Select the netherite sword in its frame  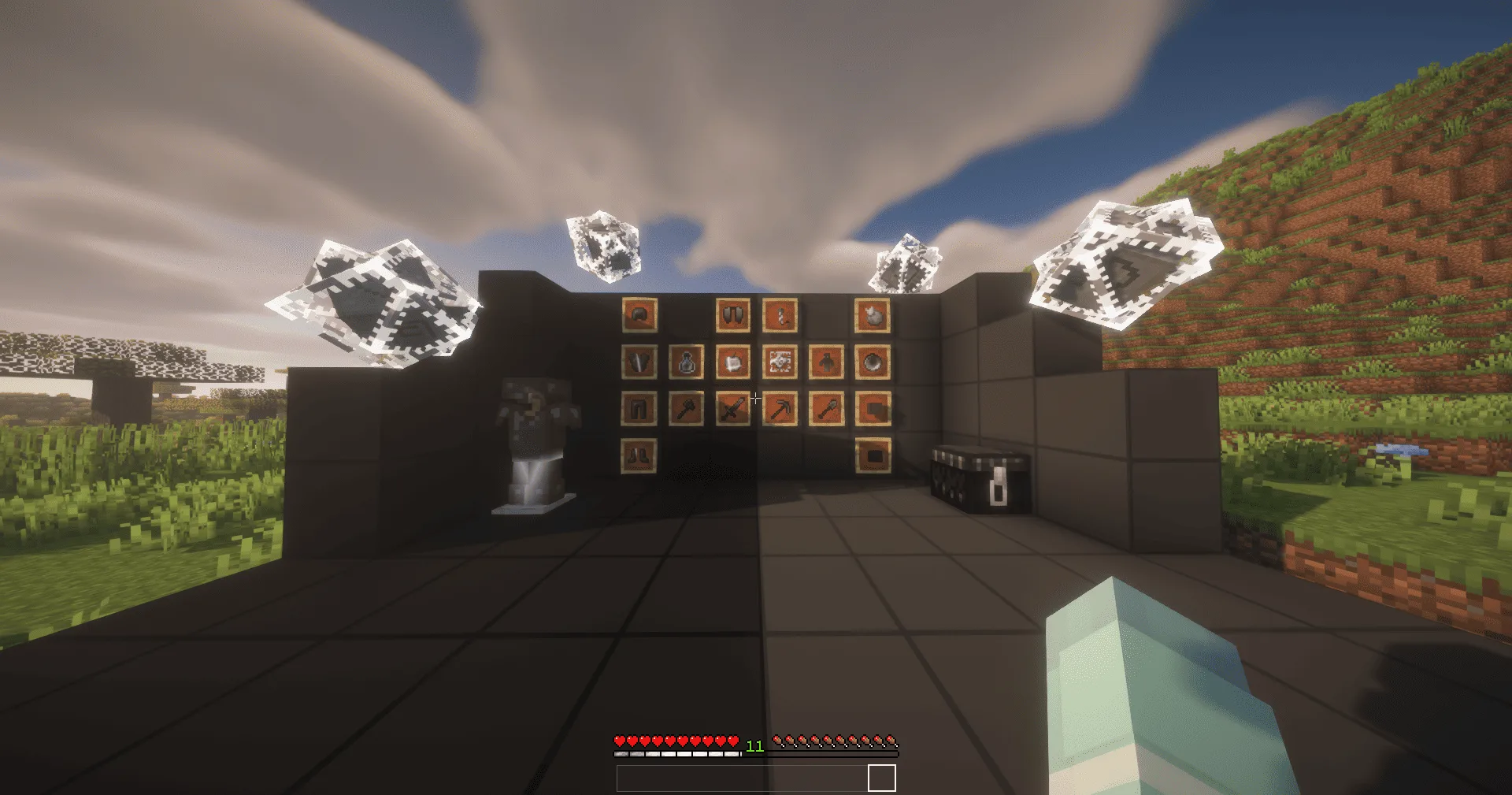point(733,409)
